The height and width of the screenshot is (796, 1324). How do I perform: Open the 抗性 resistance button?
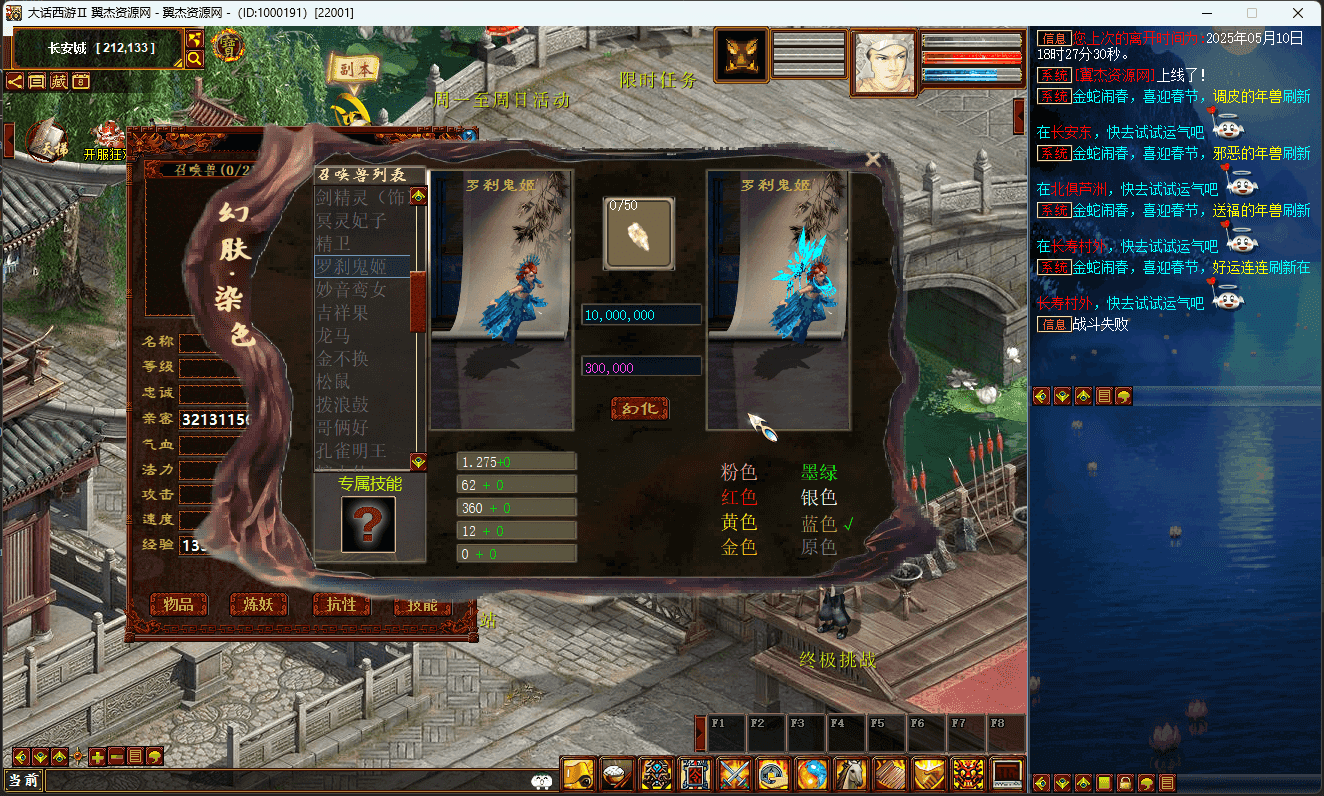coord(341,604)
